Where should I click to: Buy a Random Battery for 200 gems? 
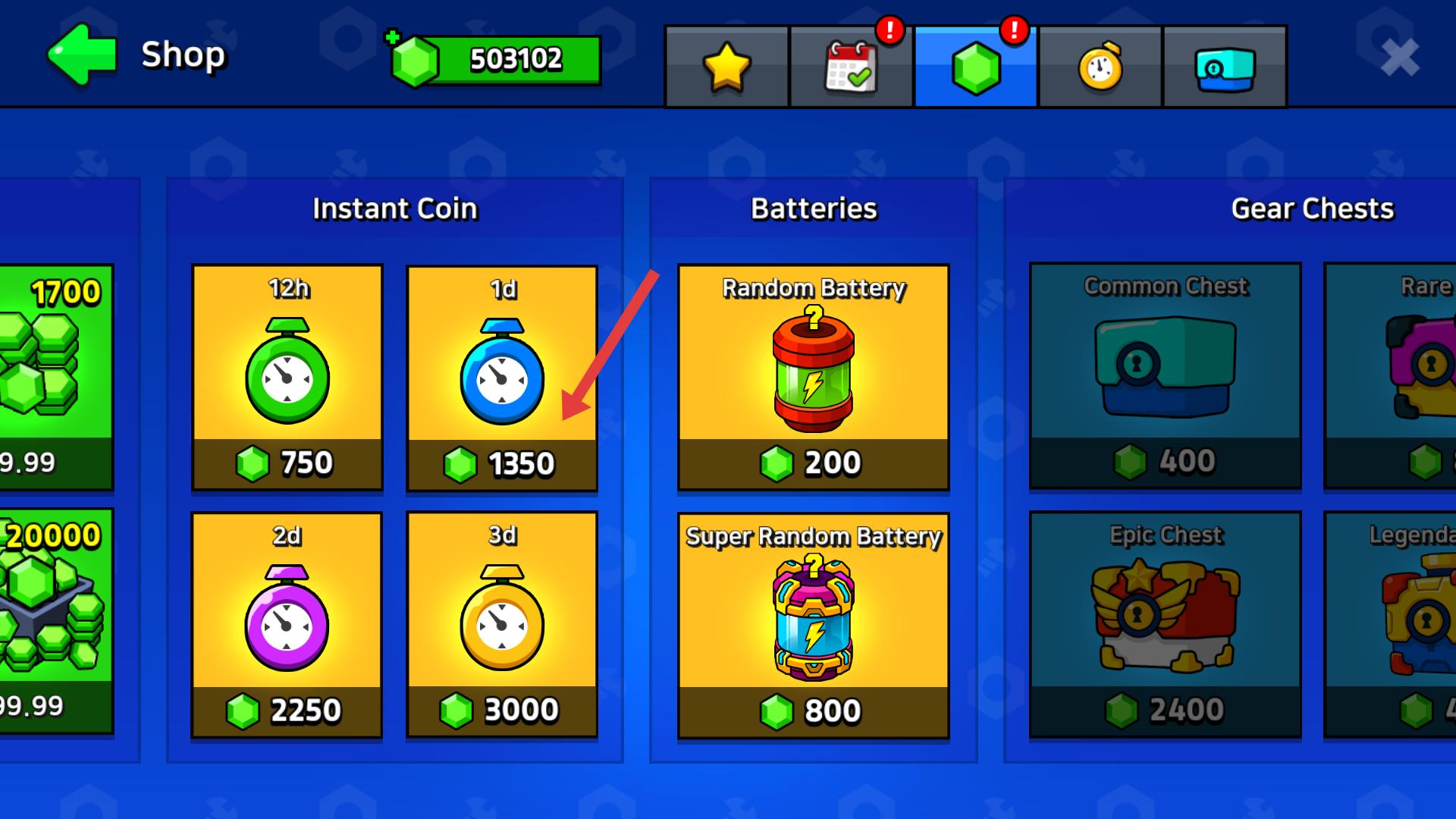(813, 377)
